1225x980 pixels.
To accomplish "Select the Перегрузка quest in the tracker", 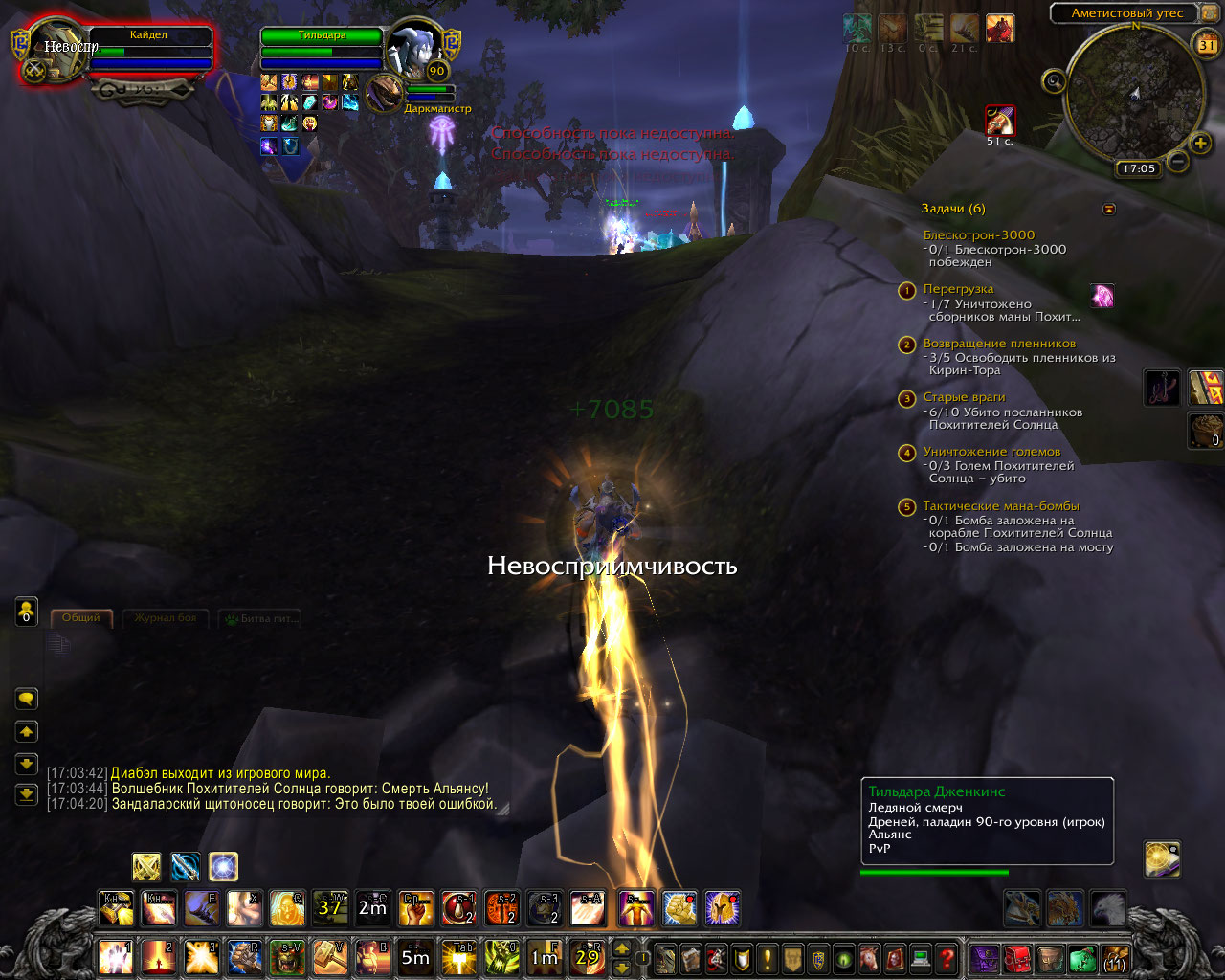I will [x=958, y=289].
